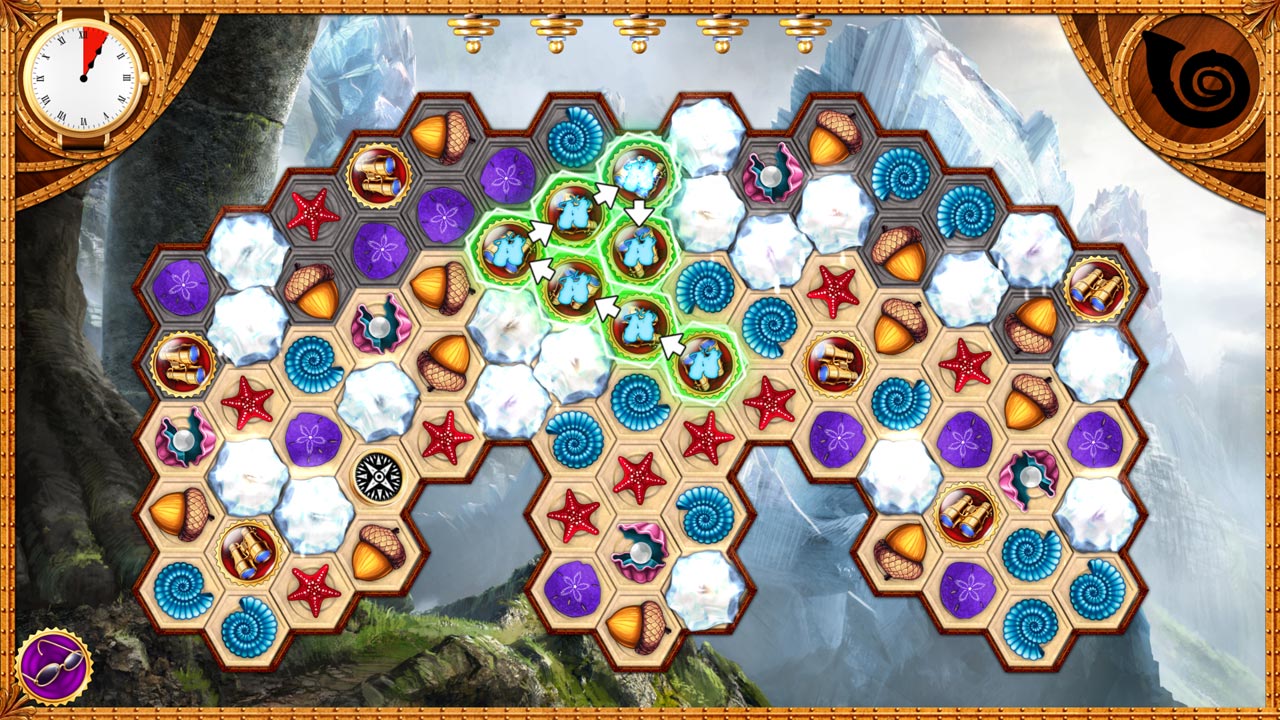
Task: Click the leftmost golden hanging lamp at top
Action: pos(471,30)
